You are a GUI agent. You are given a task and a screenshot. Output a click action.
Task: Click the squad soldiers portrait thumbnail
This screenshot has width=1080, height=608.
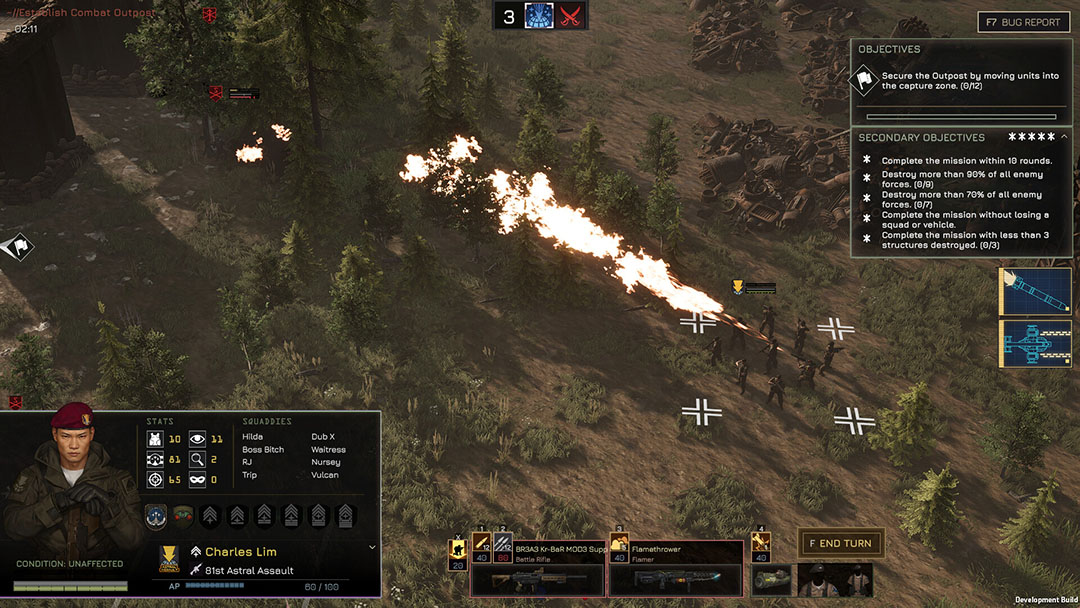(x=834, y=580)
